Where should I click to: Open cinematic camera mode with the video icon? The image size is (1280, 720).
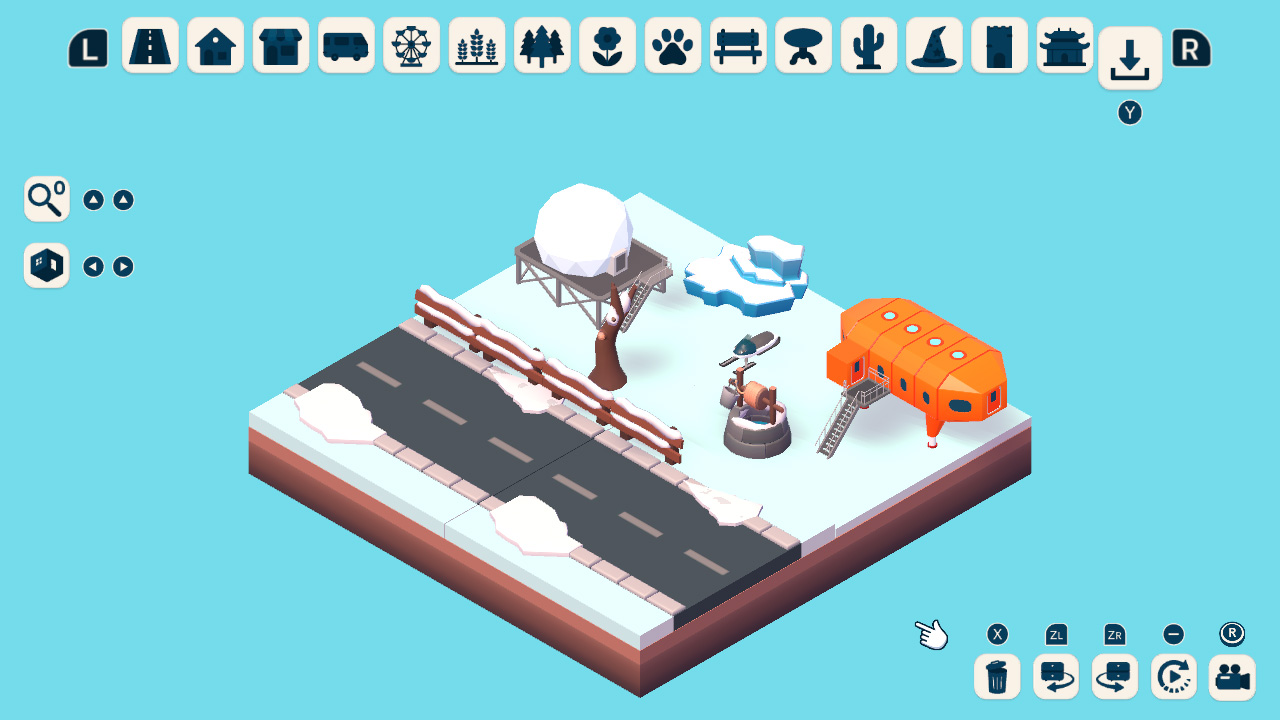coord(1231,677)
